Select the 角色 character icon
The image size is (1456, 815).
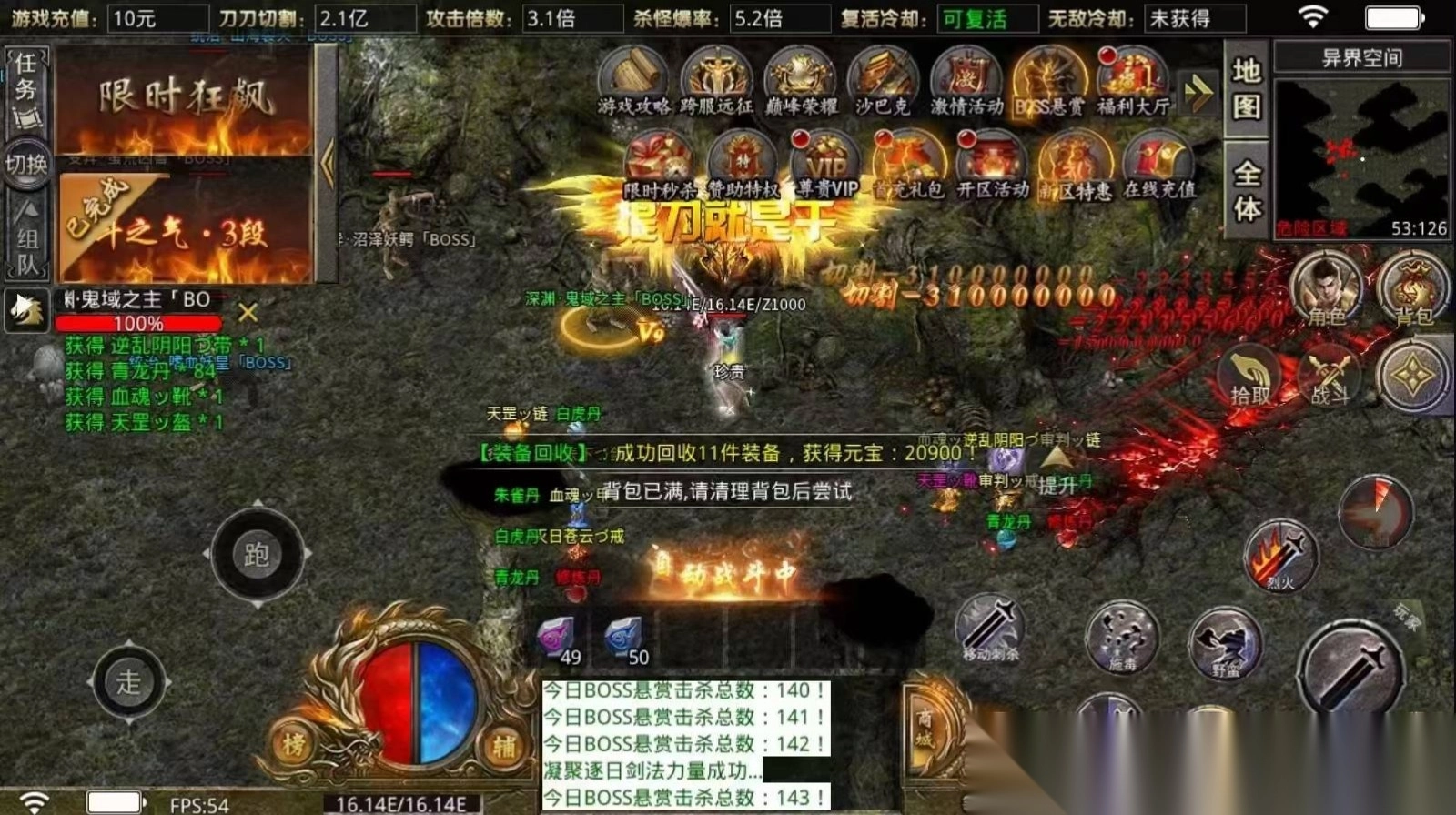1328,289
